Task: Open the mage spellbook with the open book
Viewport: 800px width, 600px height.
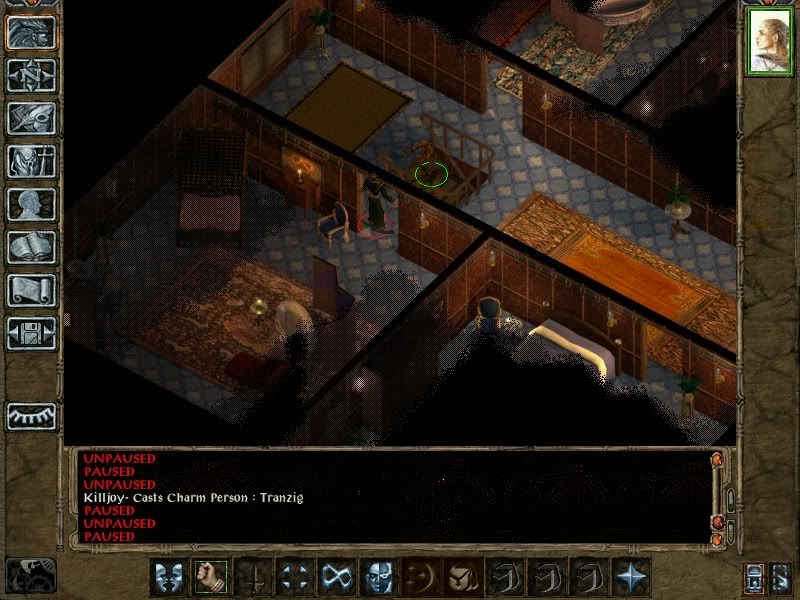Action: 31,247
